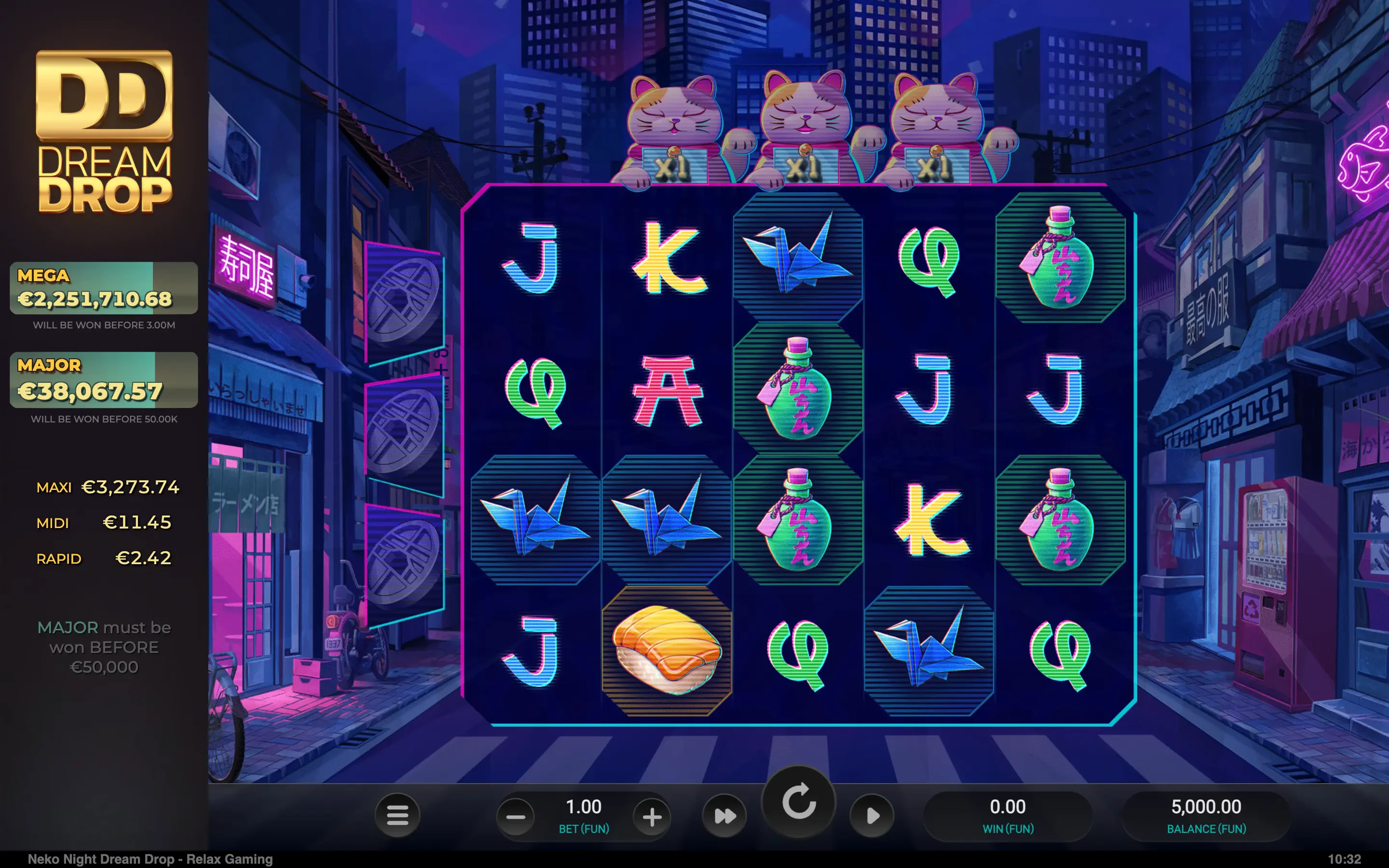Image resolution: width=1389 pixels, height=868 pixels.
Task: Start autoplay with the play triangle button
Action: point(872,816)
